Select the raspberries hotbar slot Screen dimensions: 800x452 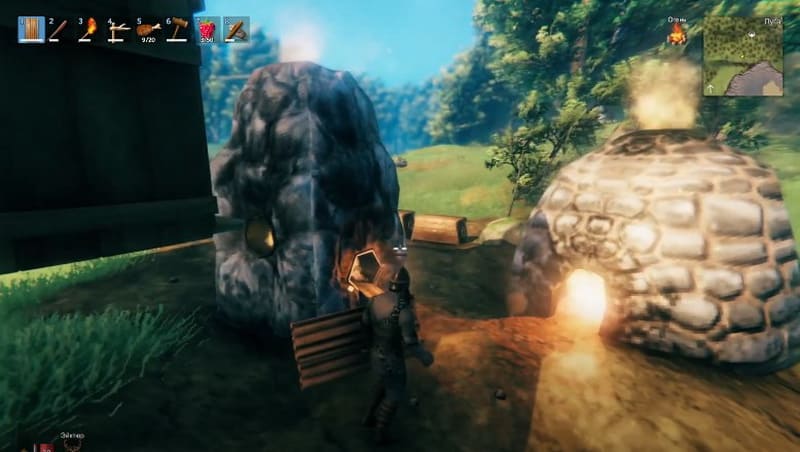point(207,30)
